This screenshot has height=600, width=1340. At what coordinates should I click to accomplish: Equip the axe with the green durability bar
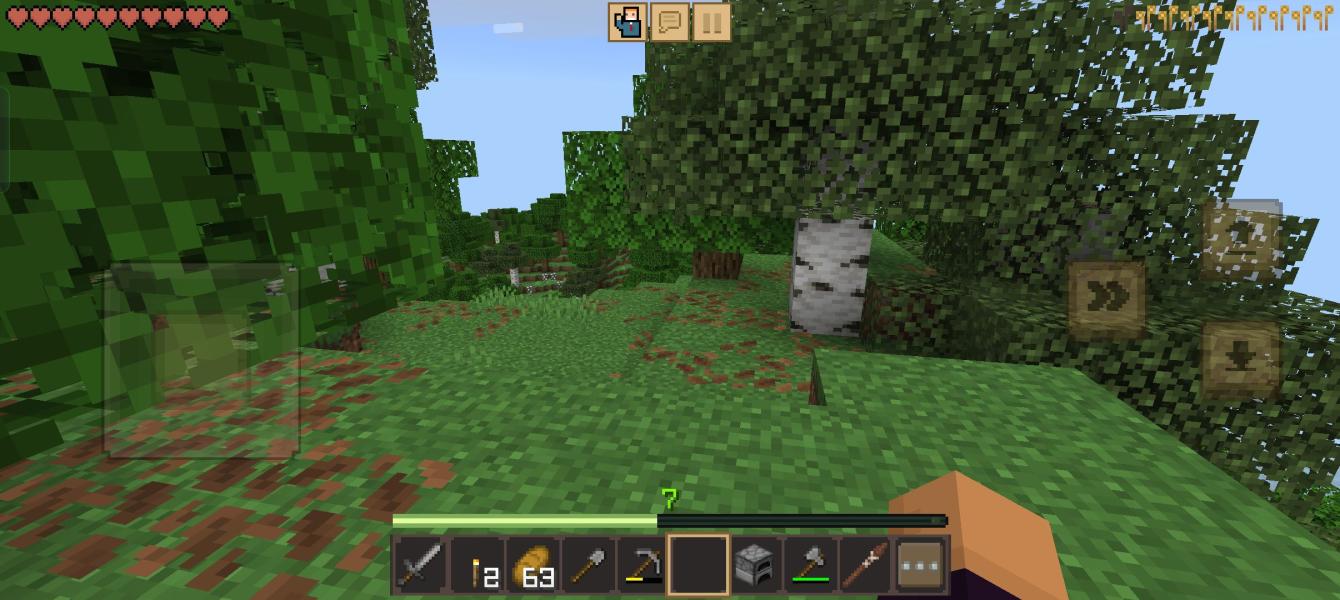809,567
